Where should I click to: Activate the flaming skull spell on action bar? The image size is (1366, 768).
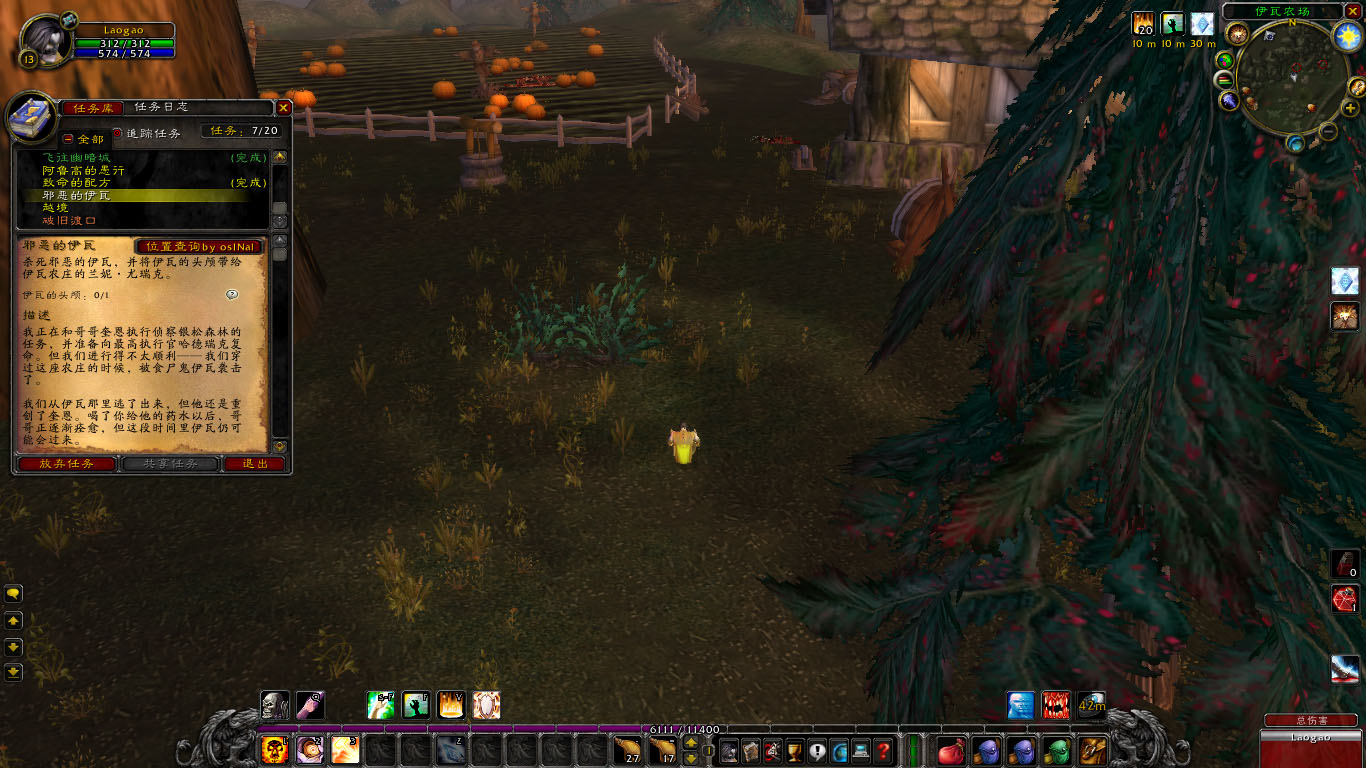tap(274, 749)
